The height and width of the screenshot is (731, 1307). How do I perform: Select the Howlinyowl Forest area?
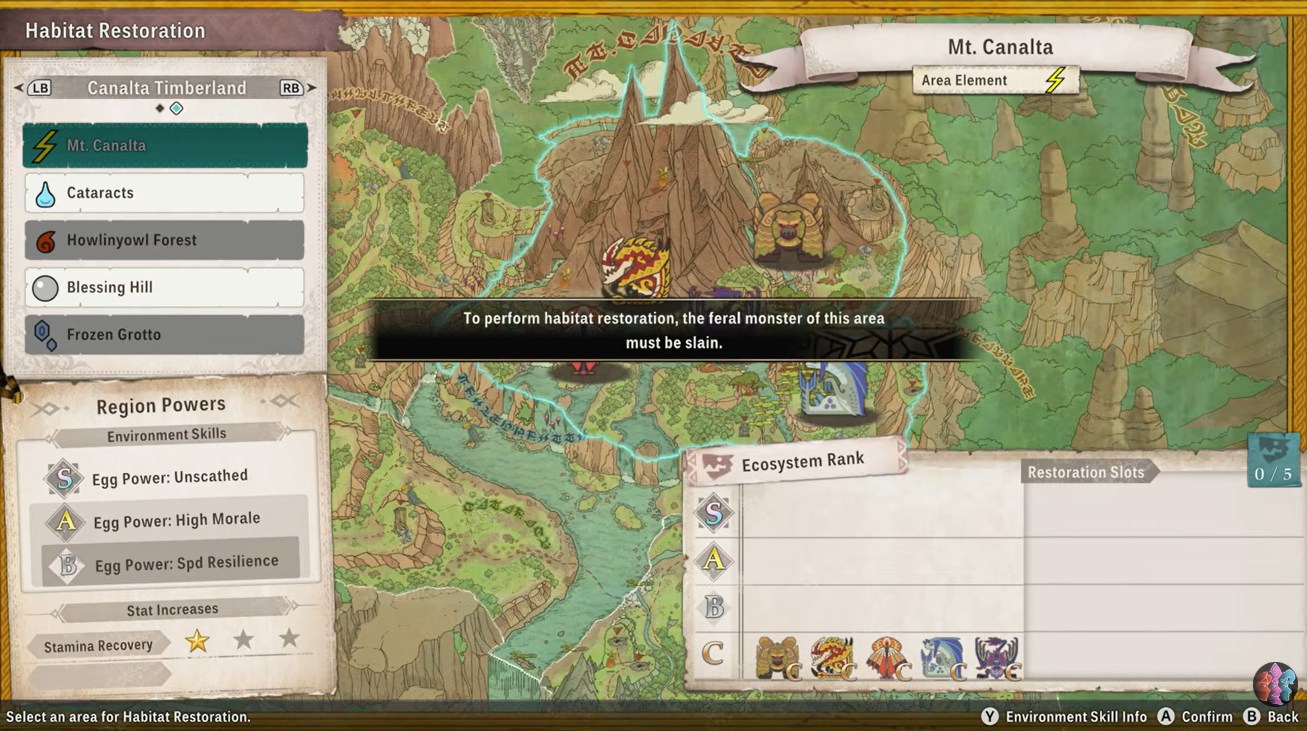165,240
